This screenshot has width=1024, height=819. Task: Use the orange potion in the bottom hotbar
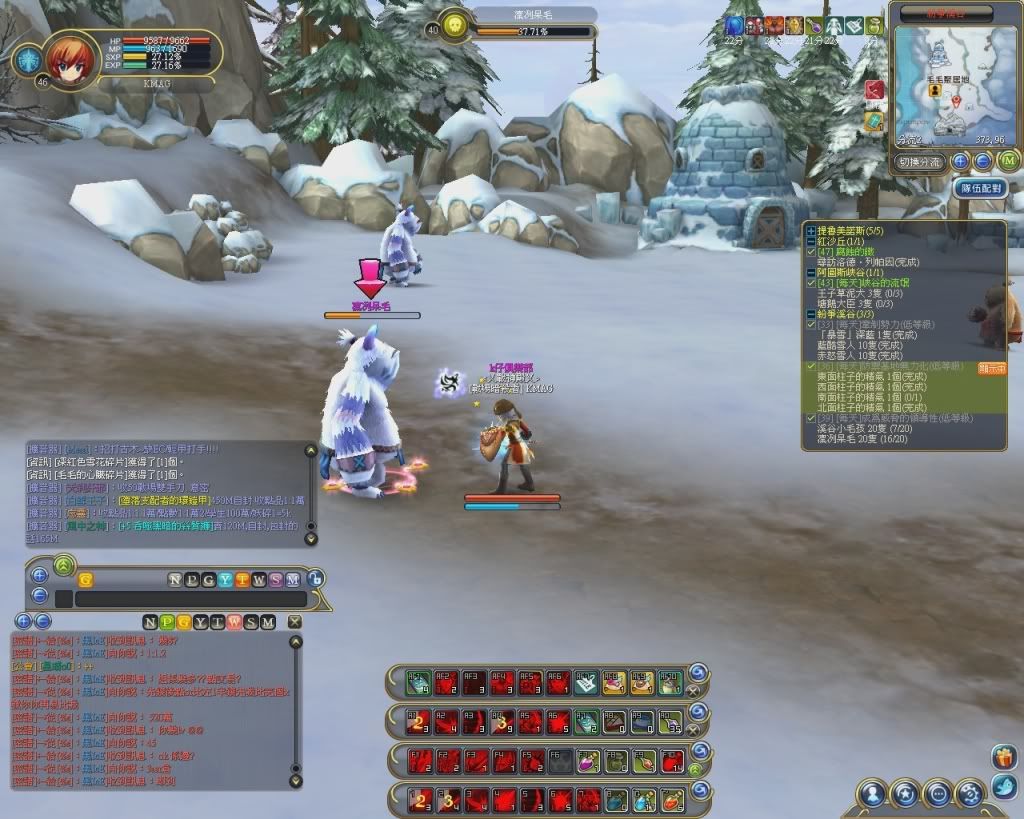point(672,799)
